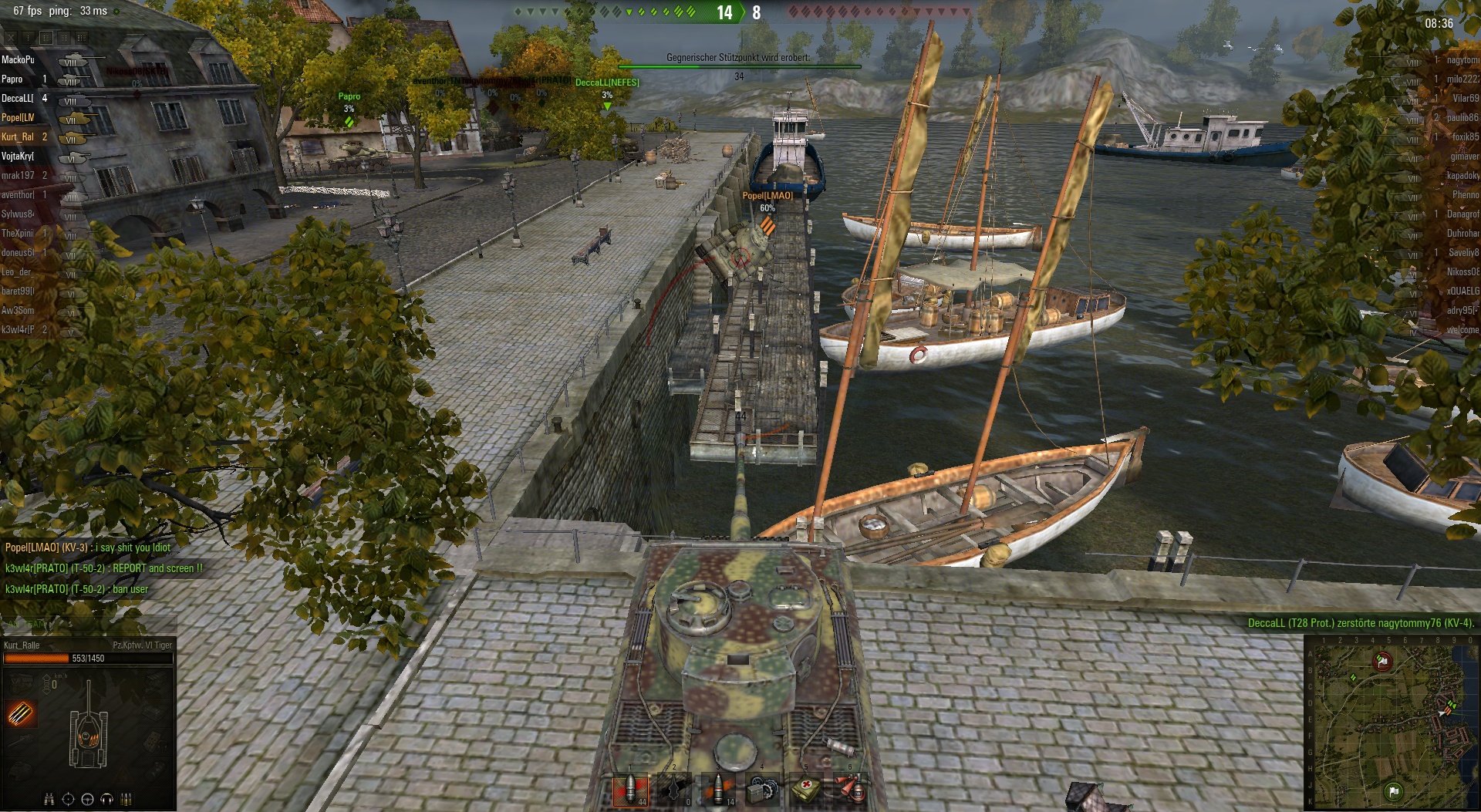Image resolution: width=1481 pixels, height=812 pixels.
Task: Select the high-explosive shell with 14 rounds
Action: 718,790
